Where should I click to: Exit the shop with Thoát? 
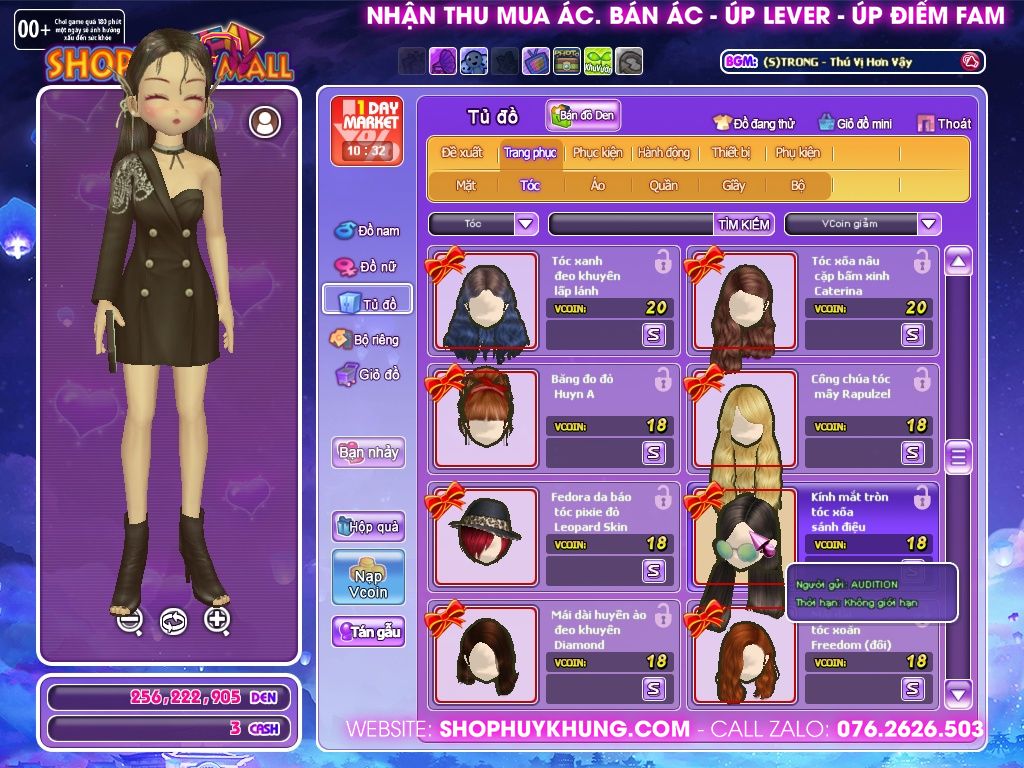(943, 123)
